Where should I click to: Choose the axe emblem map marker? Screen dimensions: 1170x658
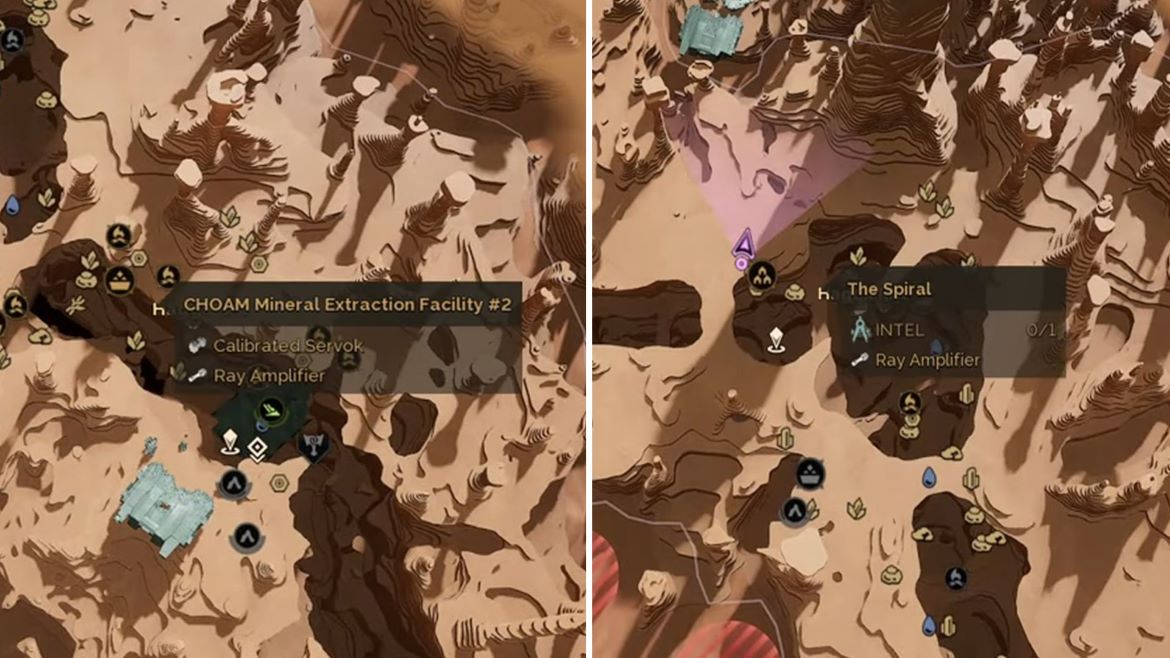click(x=315, y=446)
